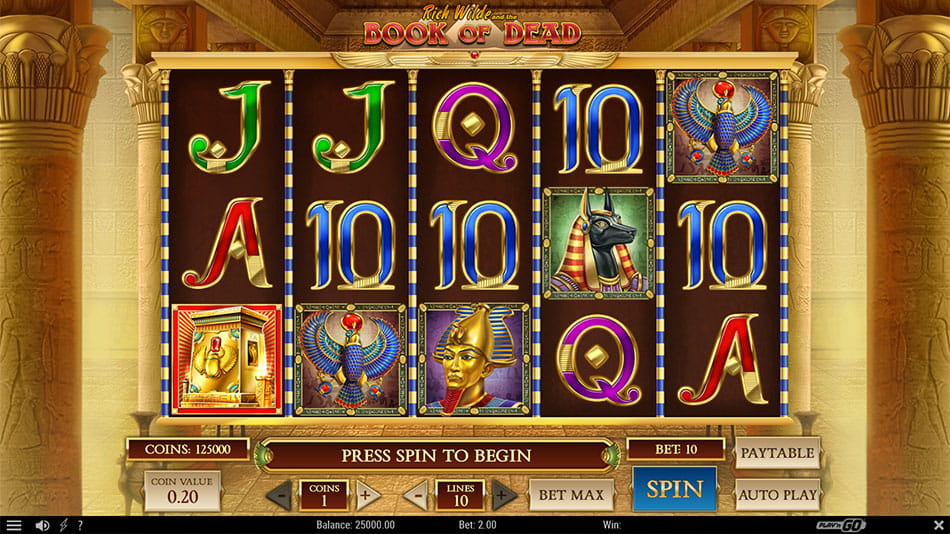Toggle sound with the speaker icon
Image resolution: width=950 pixels, height=534 pixels.
click(x=42, y=525)
